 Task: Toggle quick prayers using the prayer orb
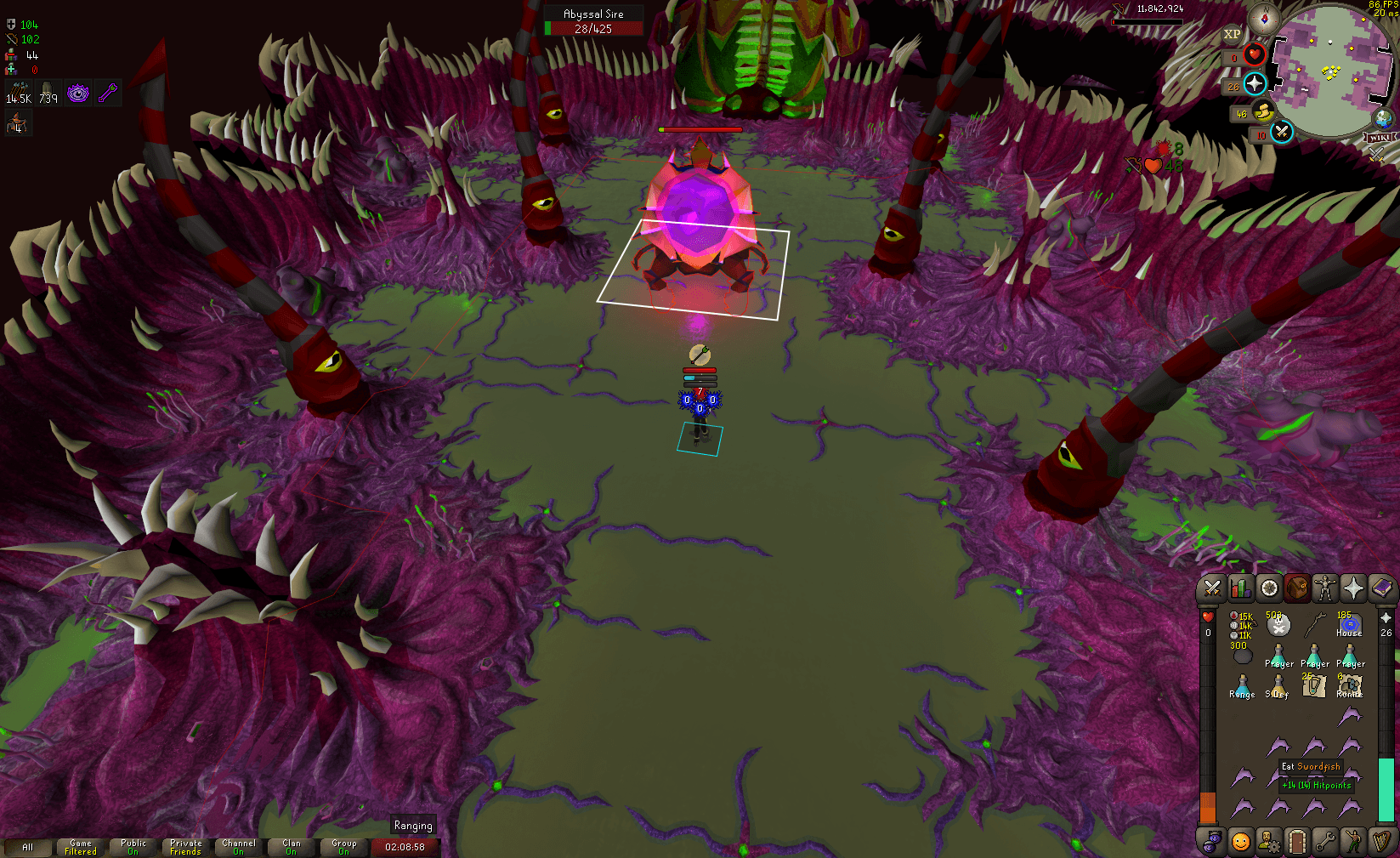coord(1254,84)
